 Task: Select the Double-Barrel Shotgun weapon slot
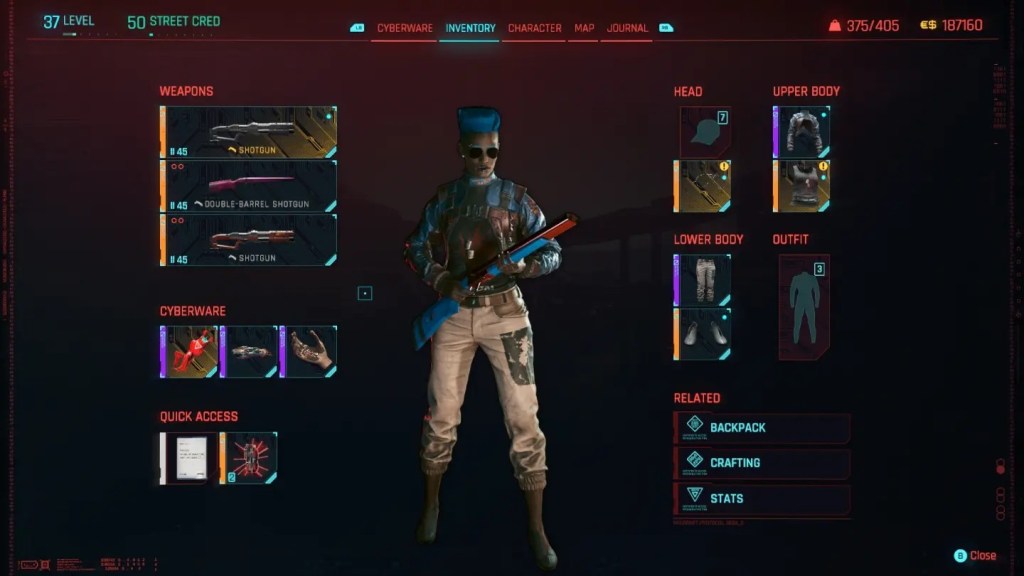click(249, 186)
